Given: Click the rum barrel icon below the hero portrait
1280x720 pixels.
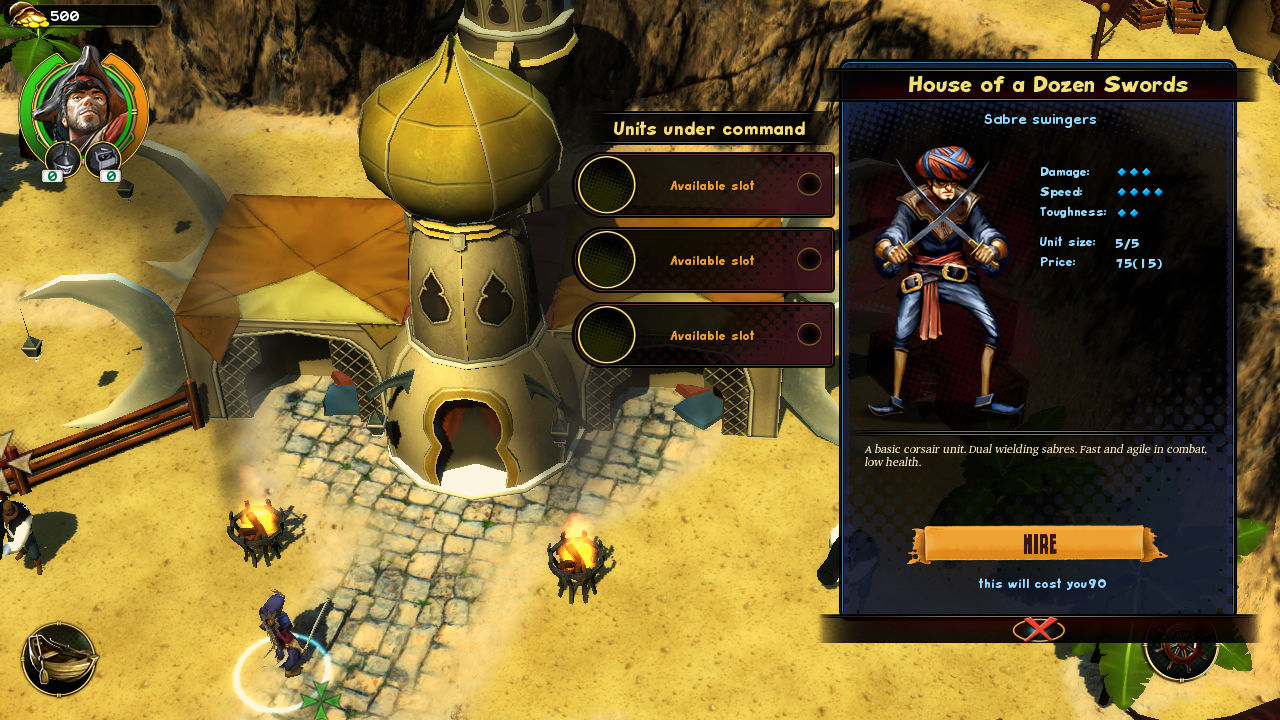Looking at the screenshot, I should (x=60, y=159).
